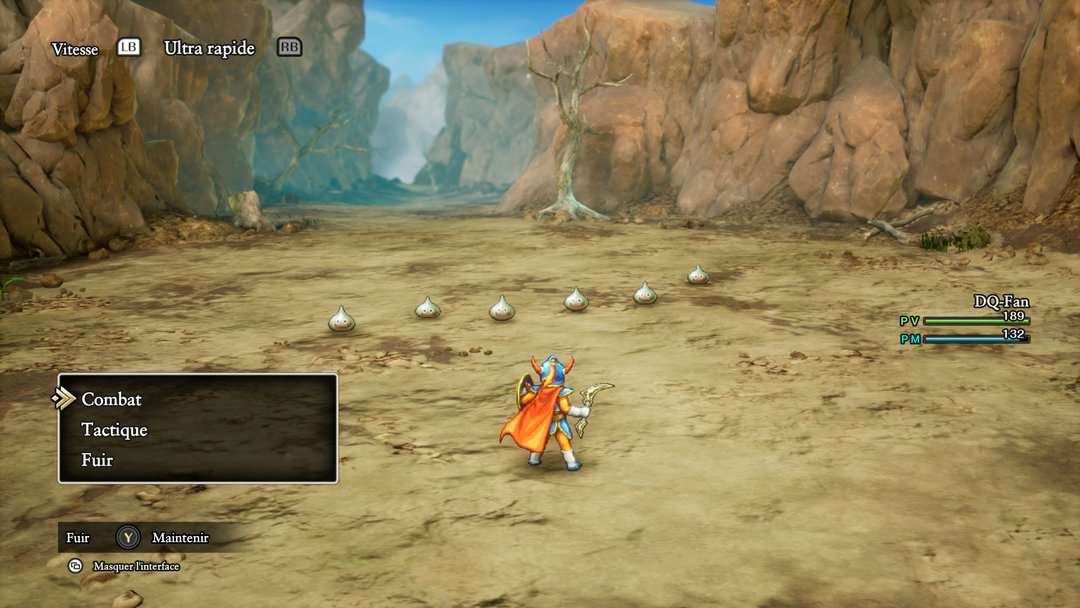Open the Tactique option

114,430
